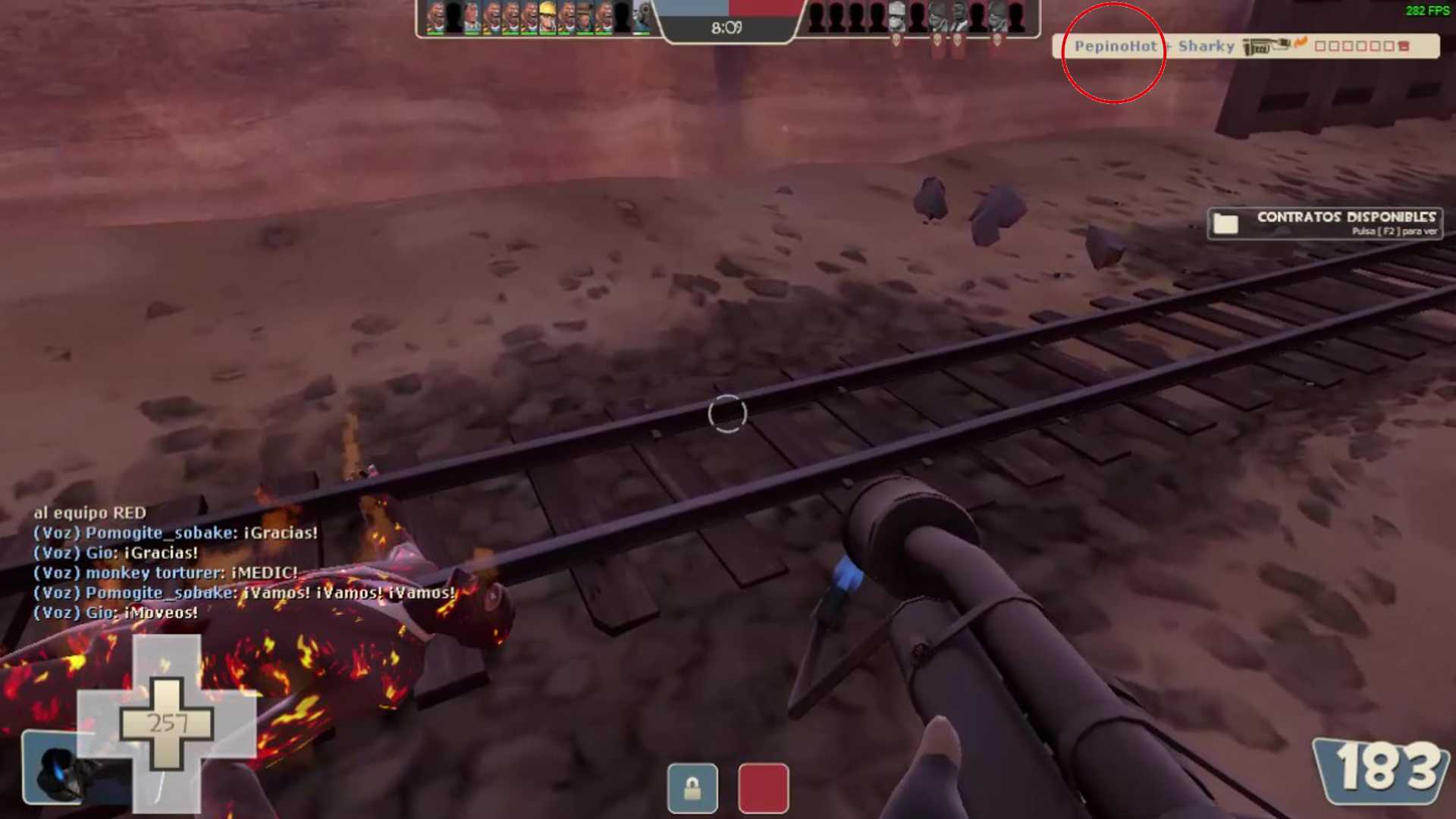Open the Contratos Disponibles panel

point(1345,223)
